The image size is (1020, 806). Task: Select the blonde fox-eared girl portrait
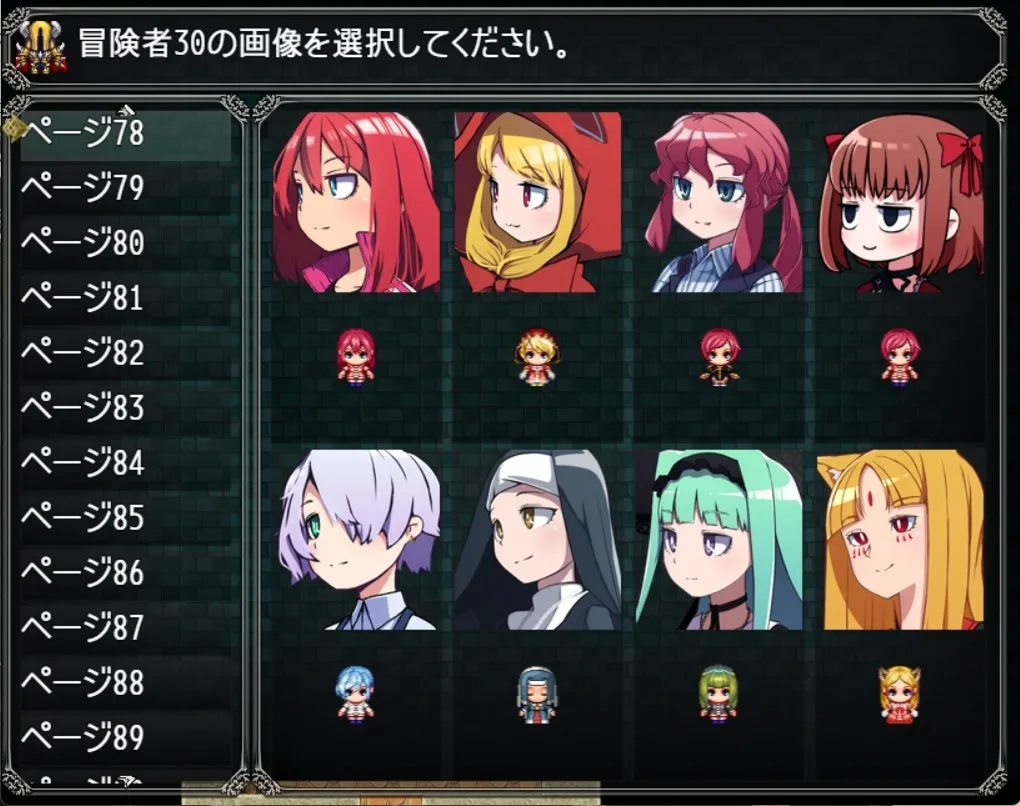tap(901, 540)
